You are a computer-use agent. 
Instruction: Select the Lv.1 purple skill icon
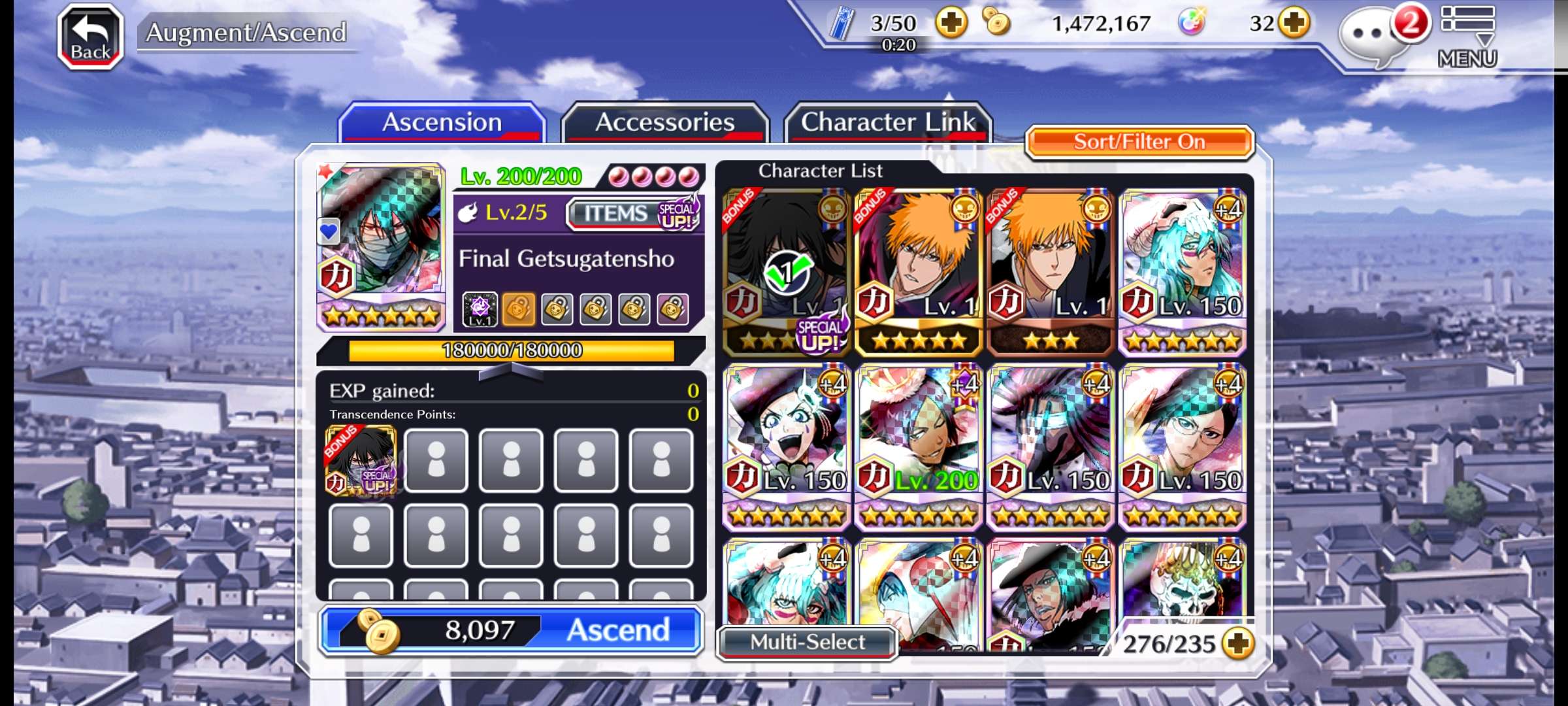(480, 309)
